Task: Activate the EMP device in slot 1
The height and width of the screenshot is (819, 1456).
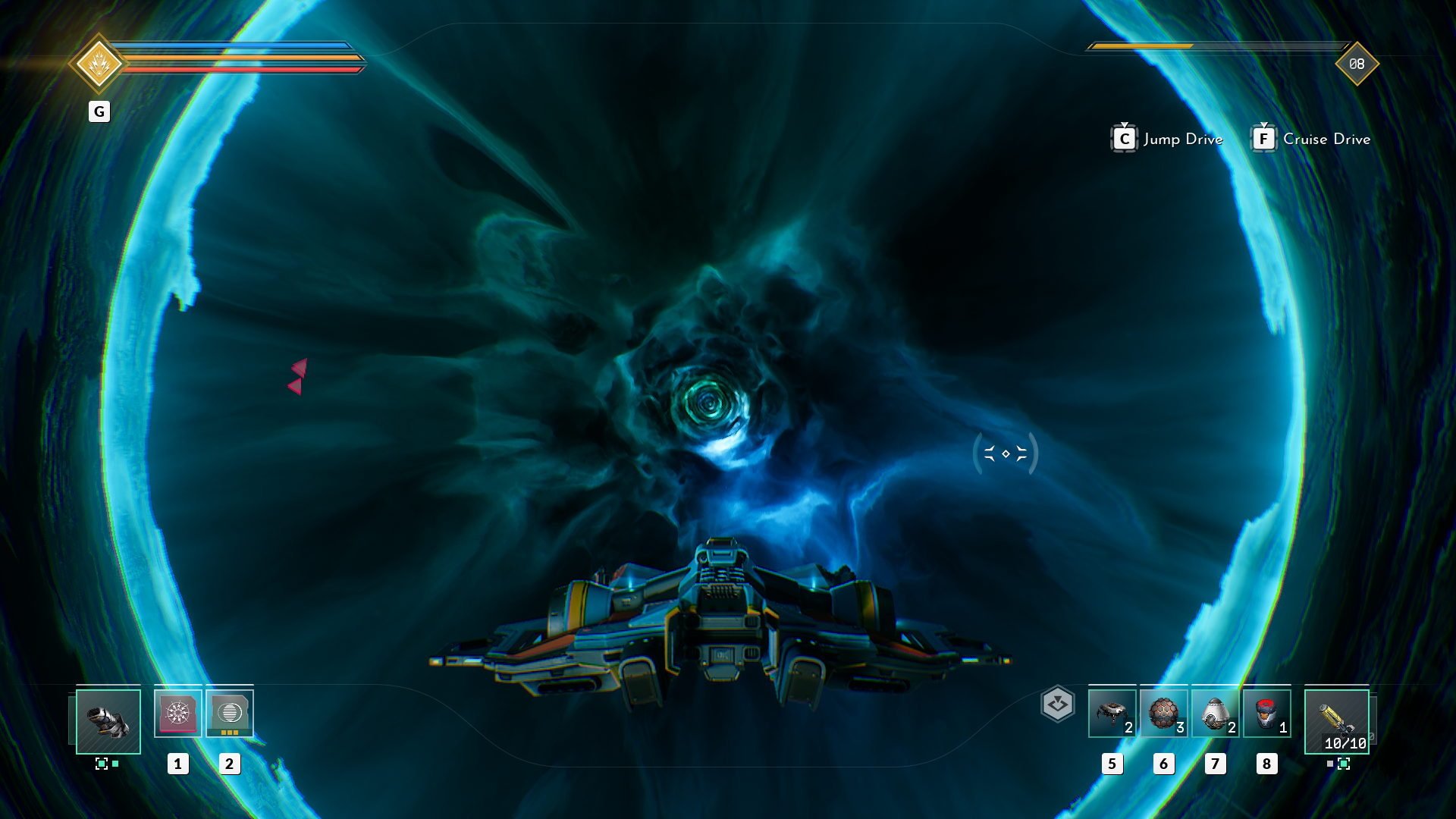Action: 179,713
